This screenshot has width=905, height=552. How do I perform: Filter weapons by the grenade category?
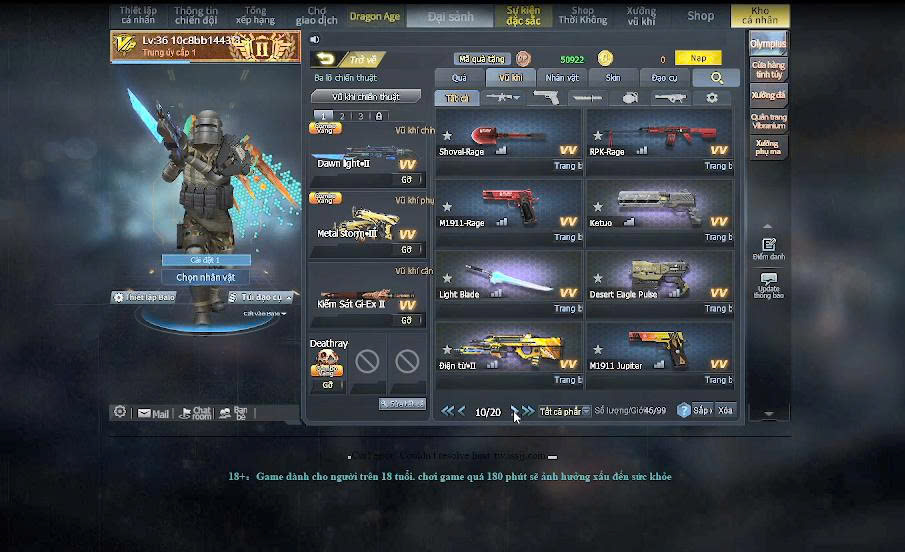(x=629, y=98)
